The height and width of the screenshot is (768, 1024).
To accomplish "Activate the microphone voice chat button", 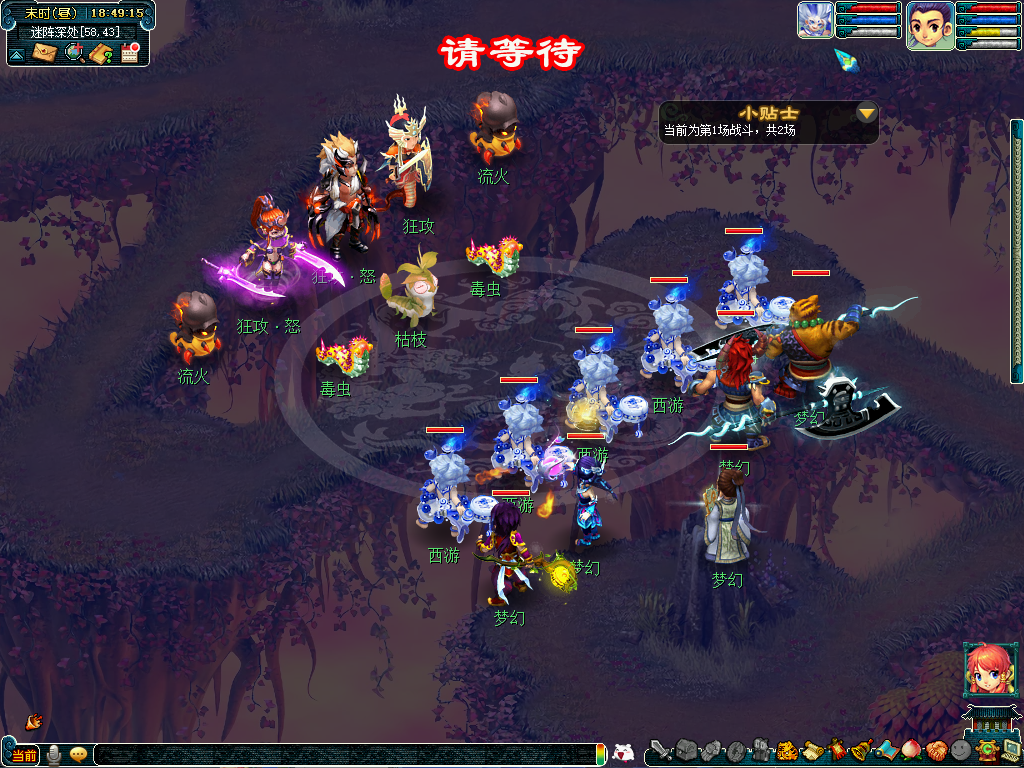I will (x=54, y=754).
